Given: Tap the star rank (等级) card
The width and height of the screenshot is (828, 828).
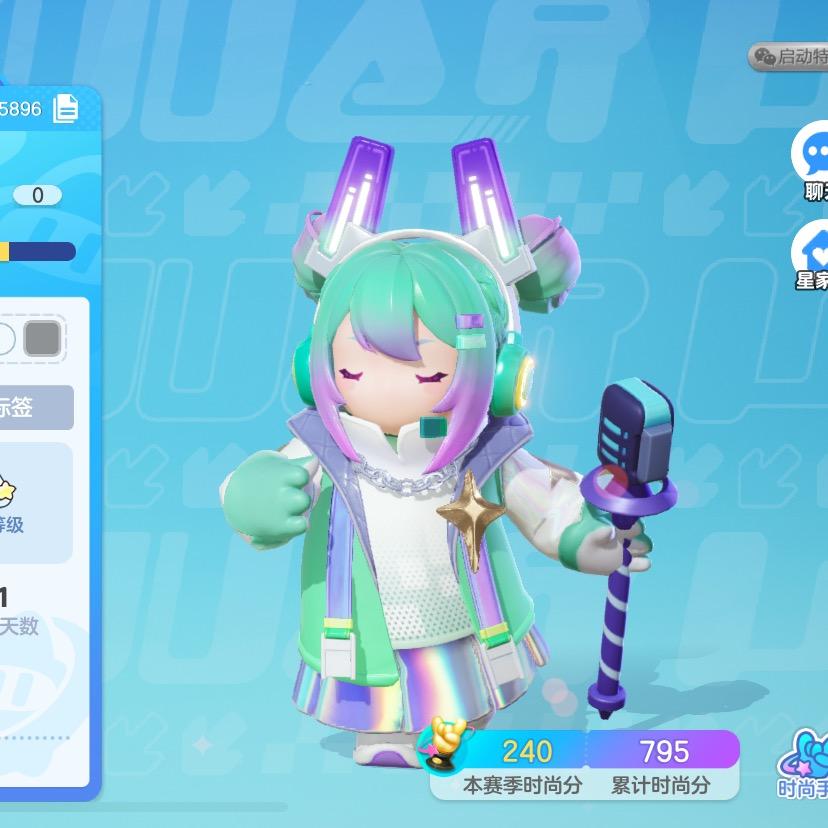Looking at the screenshot, I should [x=36, y=502].
